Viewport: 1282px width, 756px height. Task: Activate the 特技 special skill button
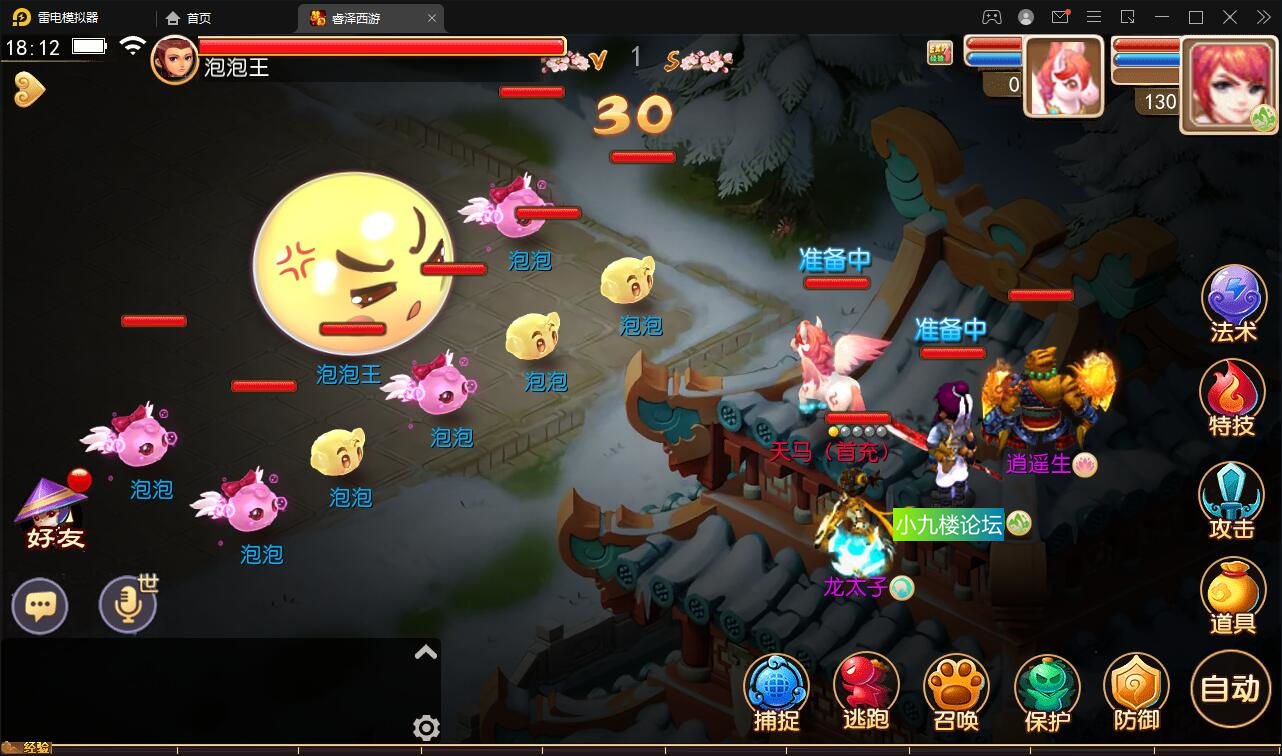pos(1232,398)
